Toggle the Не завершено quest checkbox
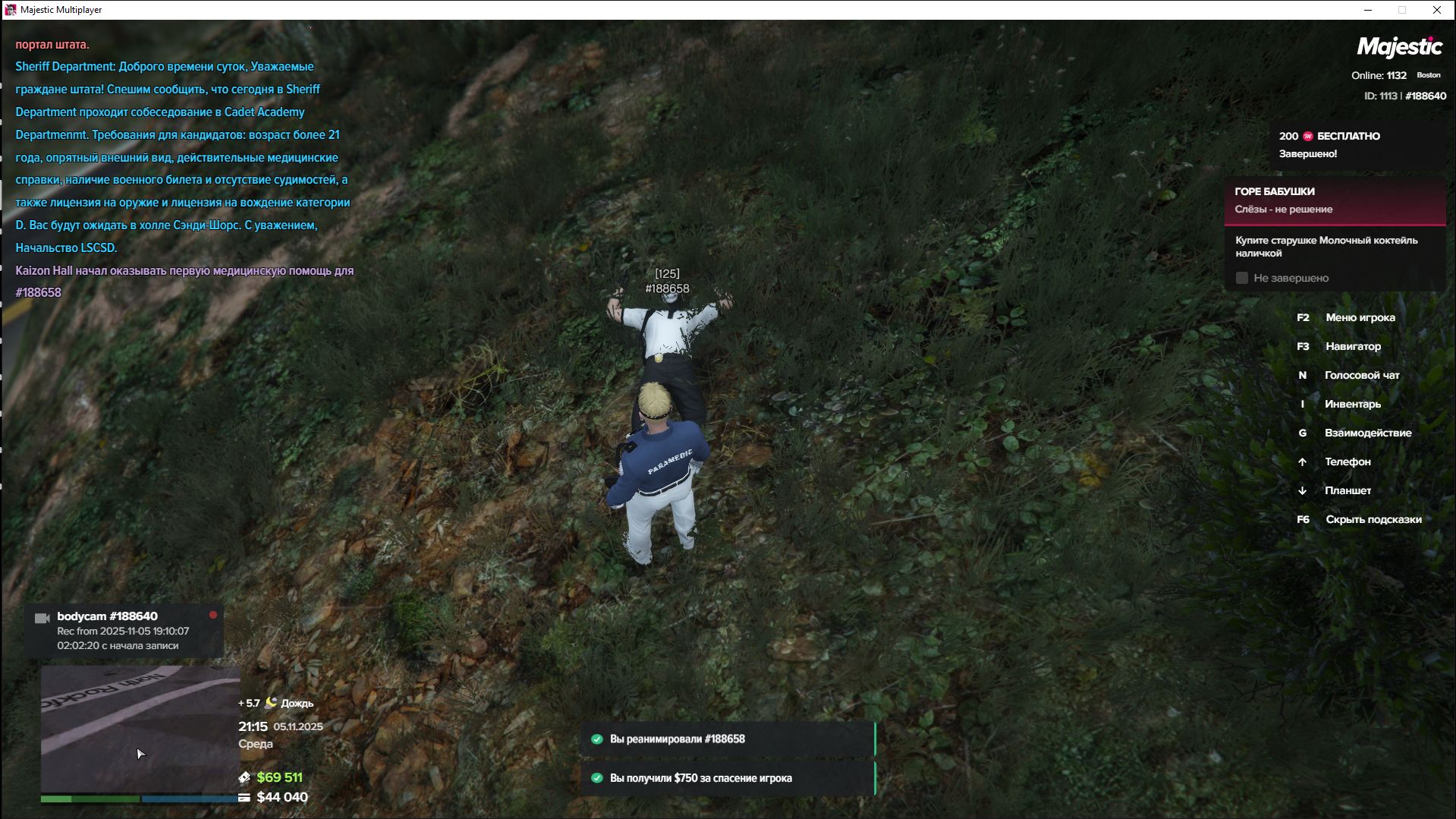1456x819 pixels. pos(1242,279)
